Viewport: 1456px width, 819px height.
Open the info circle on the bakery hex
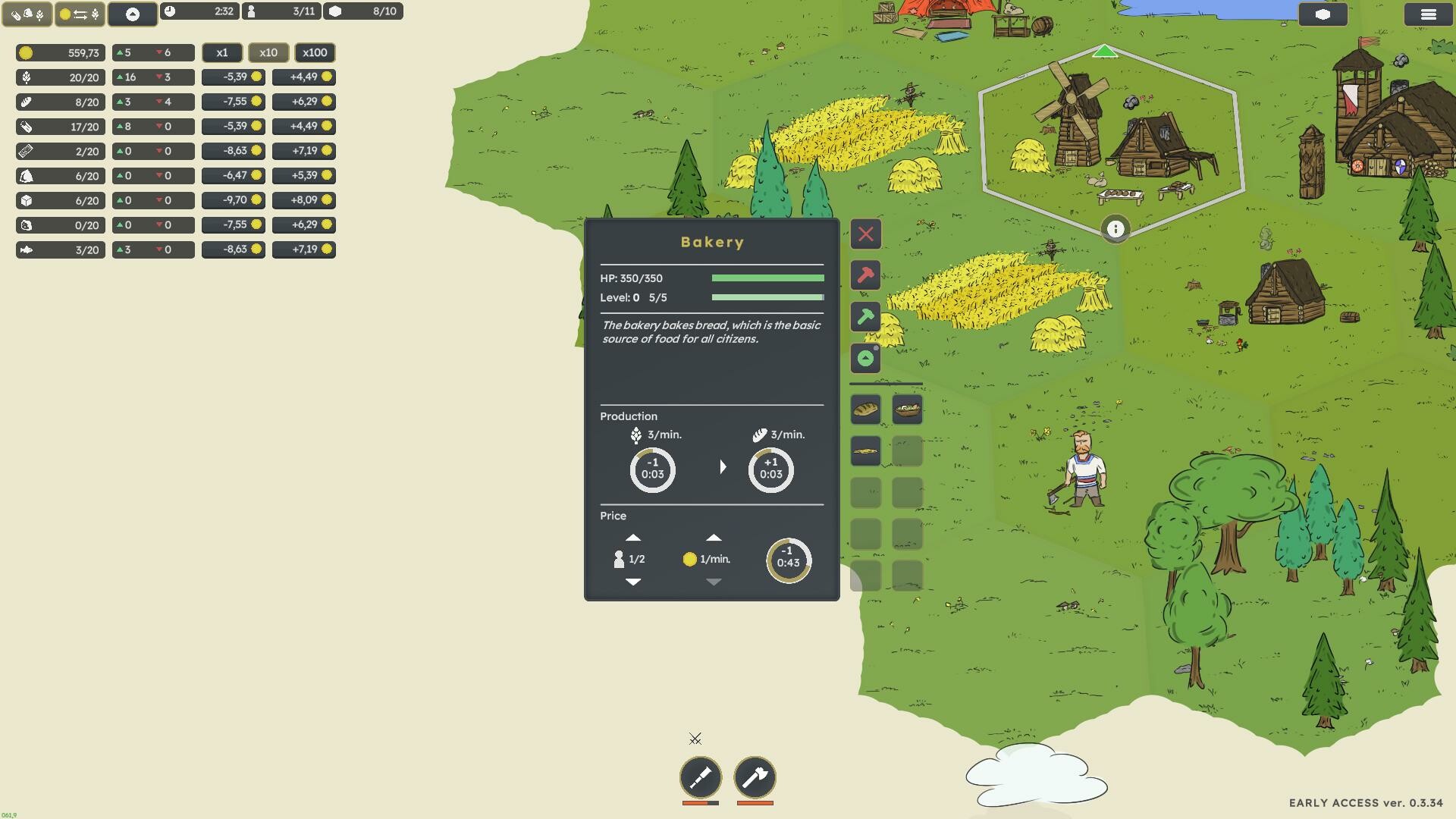[x=1116, y=229]
